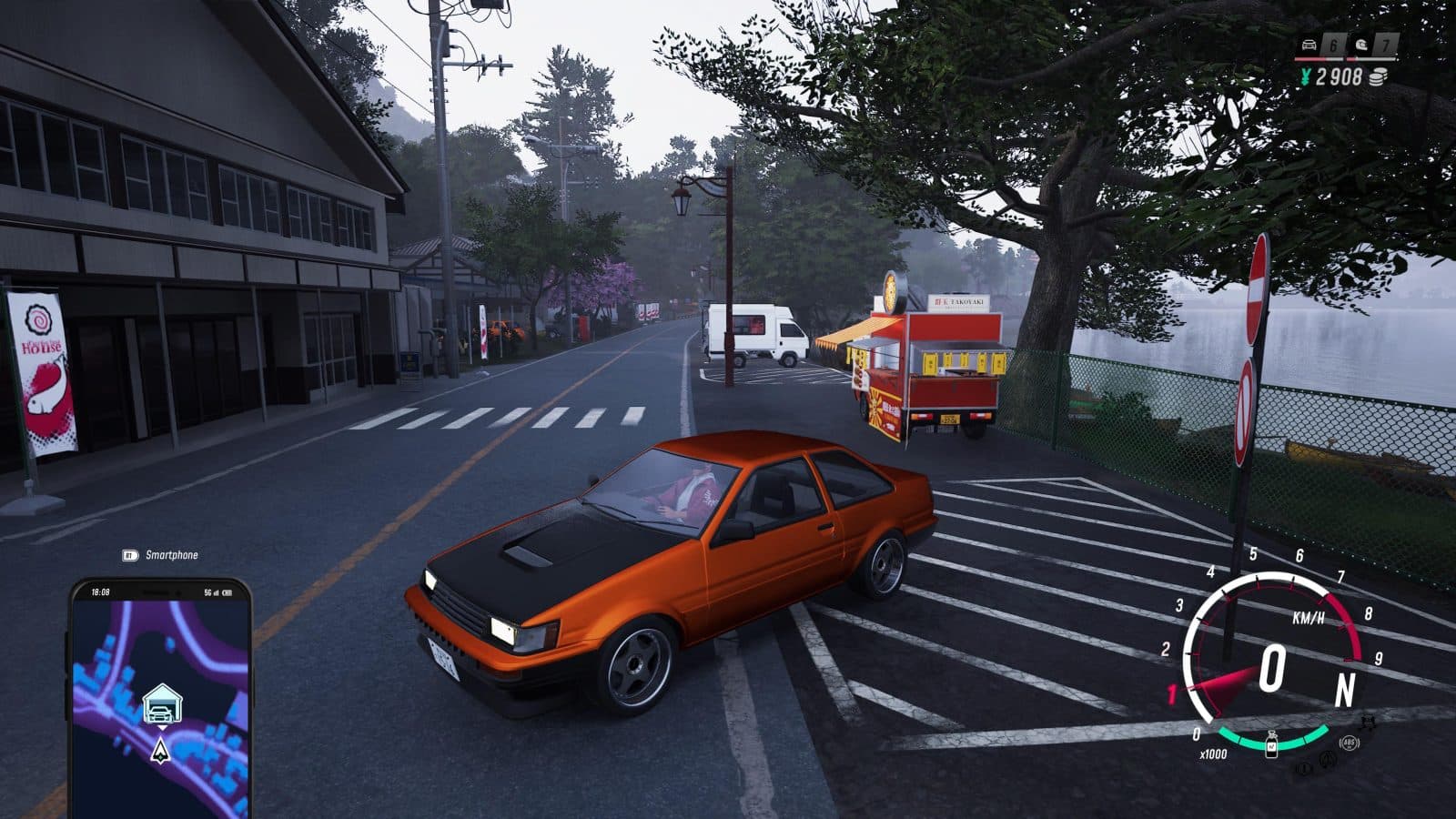This screenshot has width=1456, height=819.
Task: Toggle the ABS indicator icon
Action: pyautogui.click(x=1349, y=743)
